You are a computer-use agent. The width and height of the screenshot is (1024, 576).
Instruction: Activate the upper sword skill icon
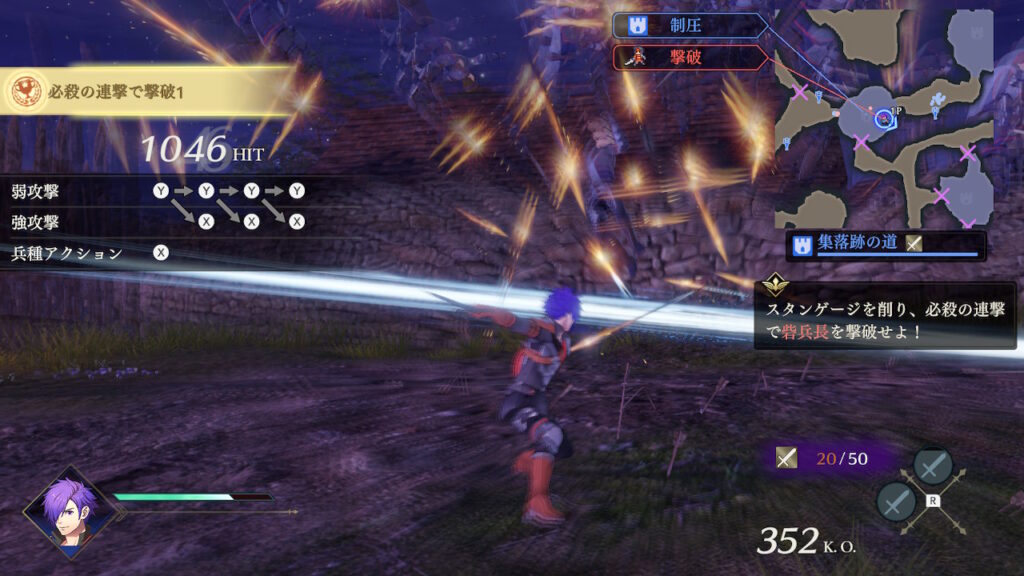[932, 466]
